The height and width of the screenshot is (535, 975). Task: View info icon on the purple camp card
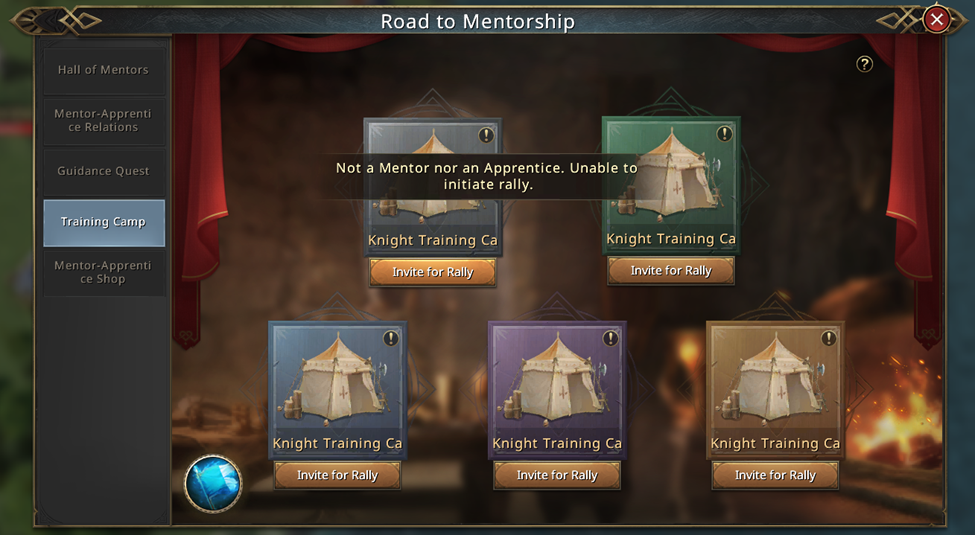click(610, 339)
